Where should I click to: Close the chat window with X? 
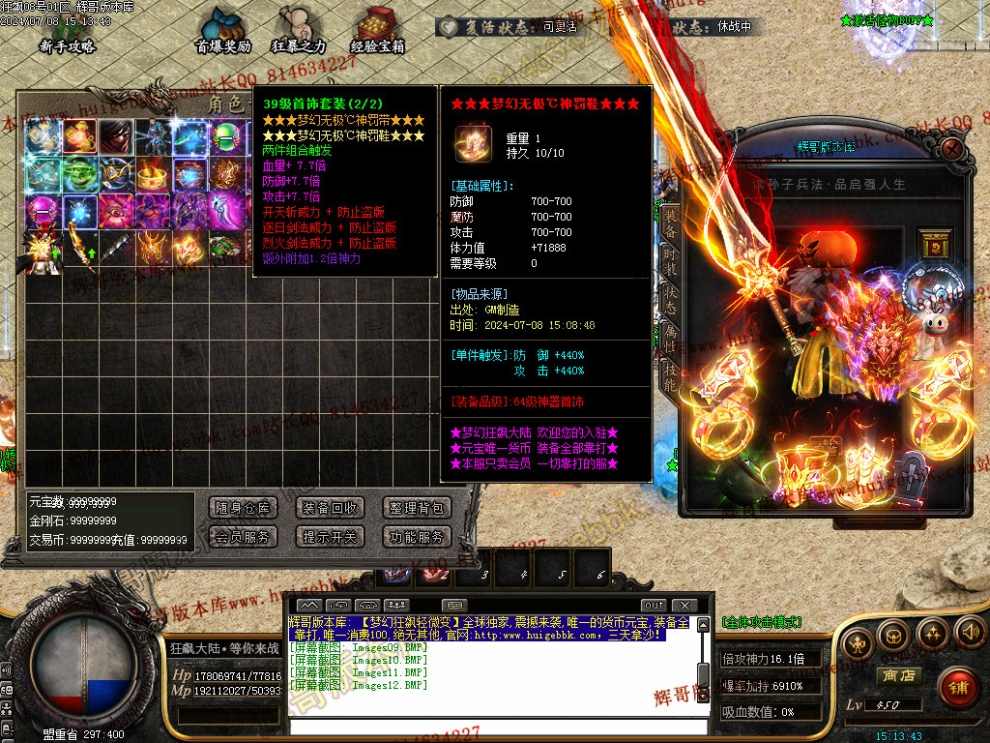pyautogui.click(x=684, y=605)
